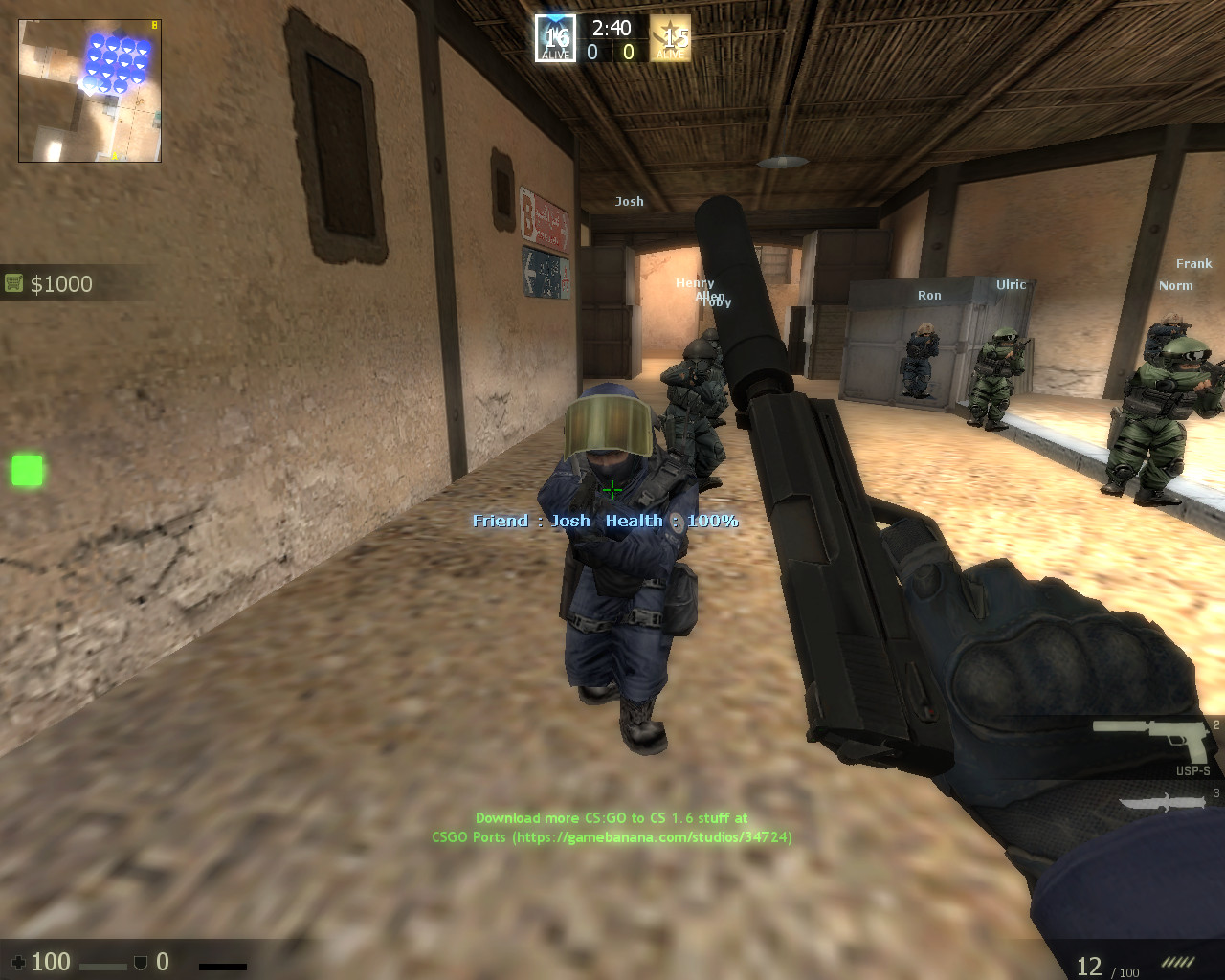Click the $1000 money amount

pos(59,283)
